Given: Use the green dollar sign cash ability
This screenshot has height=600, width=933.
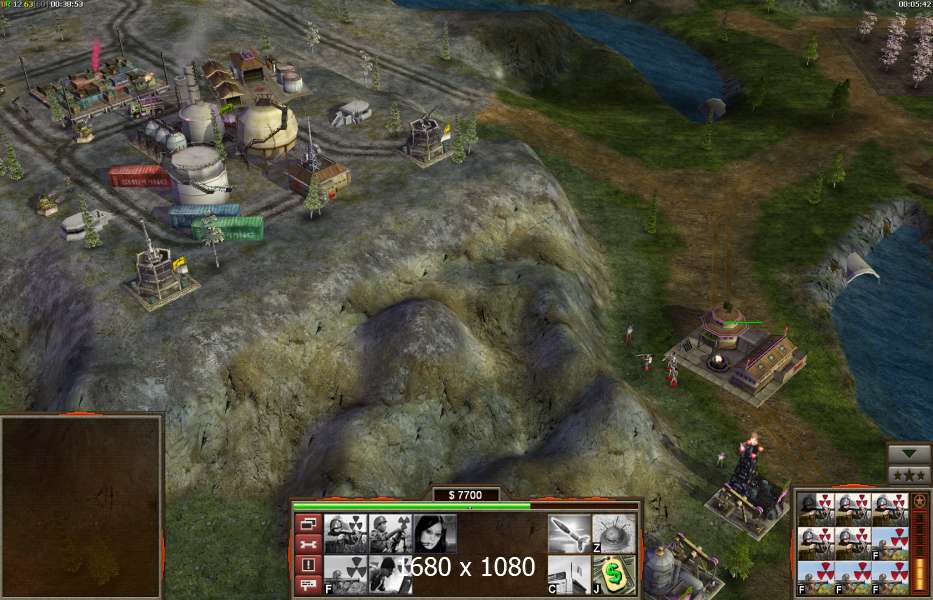Looking at the screenshot, I should pyautogui.click(x=614, y=575).
